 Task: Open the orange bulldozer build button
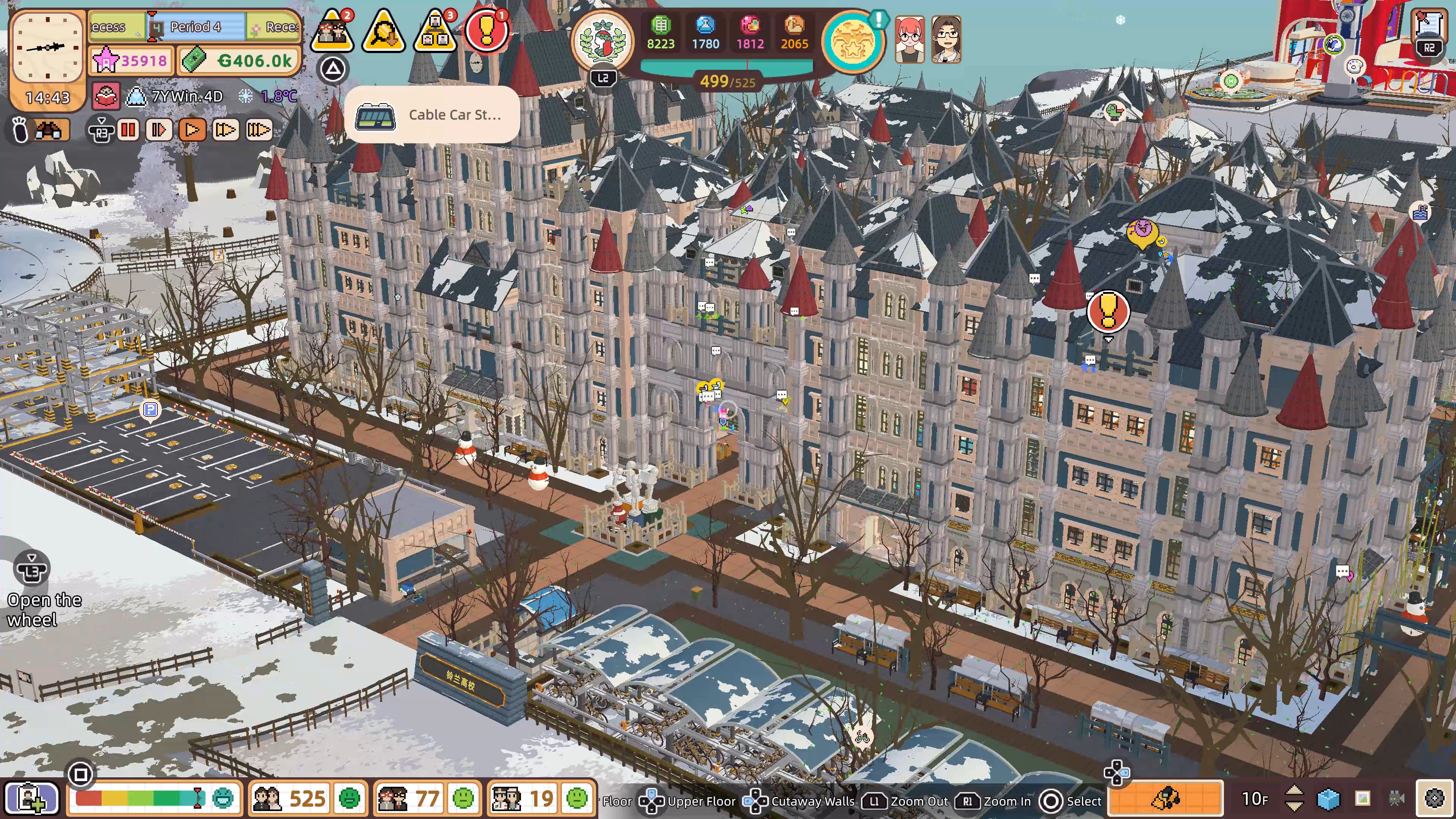pyautogui.click(x=1166, y=798)
